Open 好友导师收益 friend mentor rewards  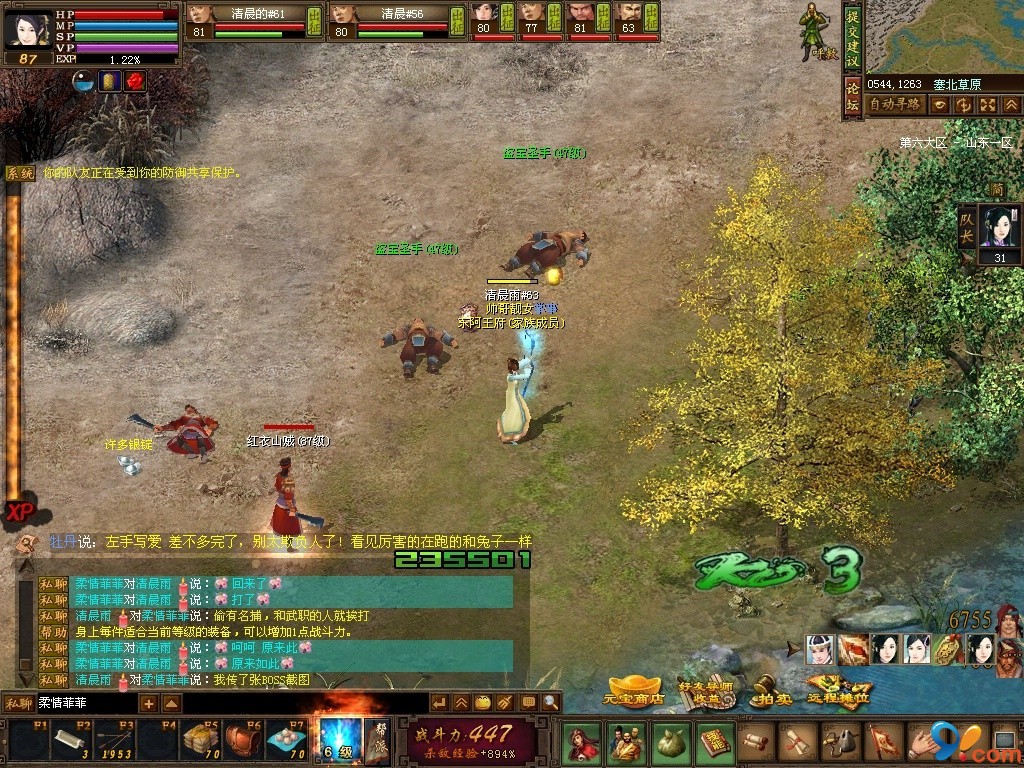[704, 691]
